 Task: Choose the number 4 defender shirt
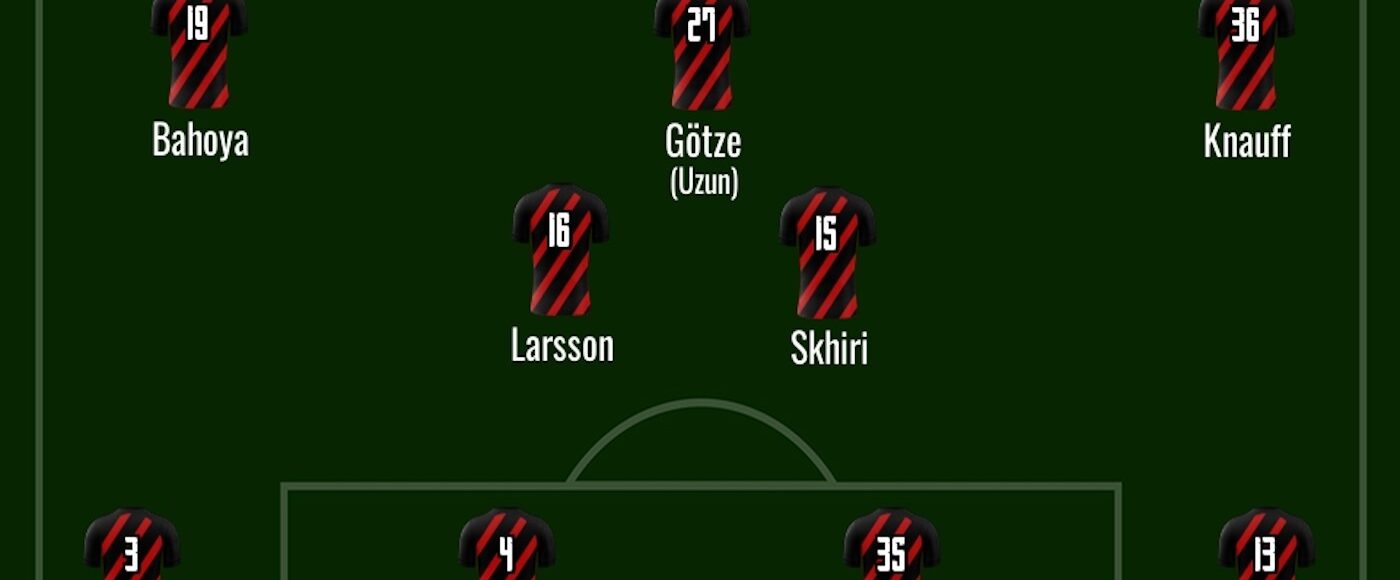coord(506,547)
